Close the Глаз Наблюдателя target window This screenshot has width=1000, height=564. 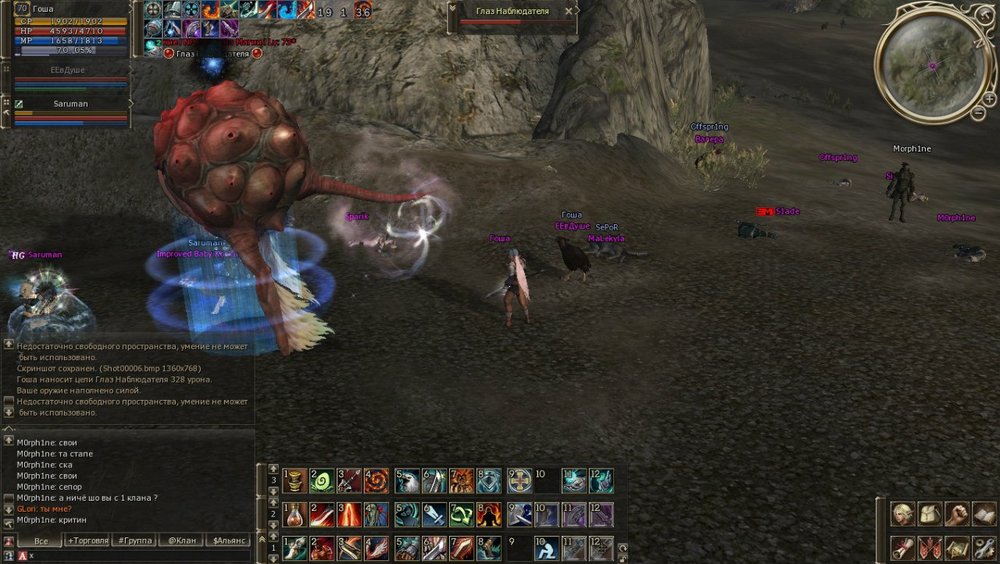click(569, 11)
